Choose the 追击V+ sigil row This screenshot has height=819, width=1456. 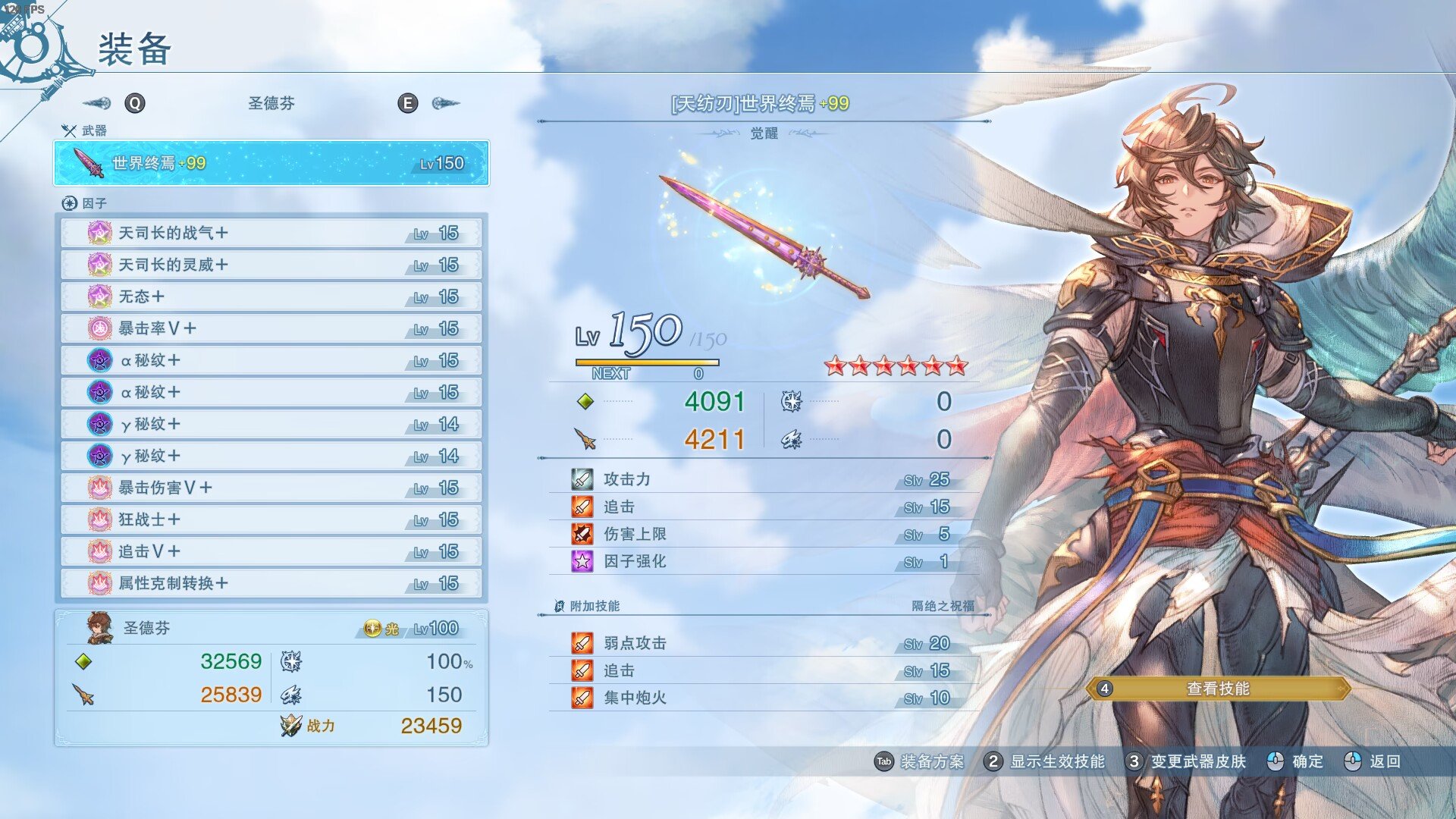coord(271,551)
